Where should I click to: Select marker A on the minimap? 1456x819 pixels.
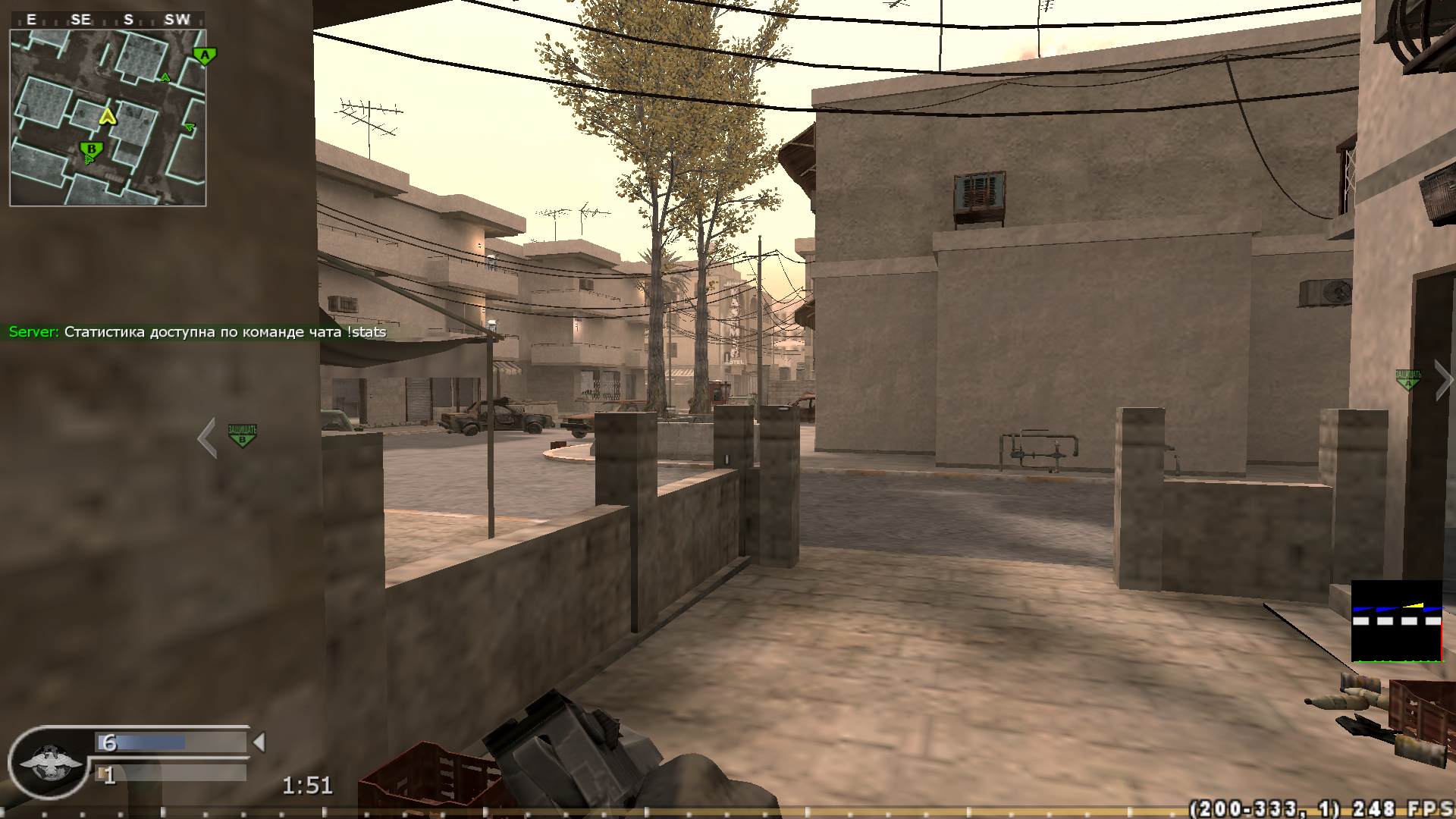(x=203, y=54)
